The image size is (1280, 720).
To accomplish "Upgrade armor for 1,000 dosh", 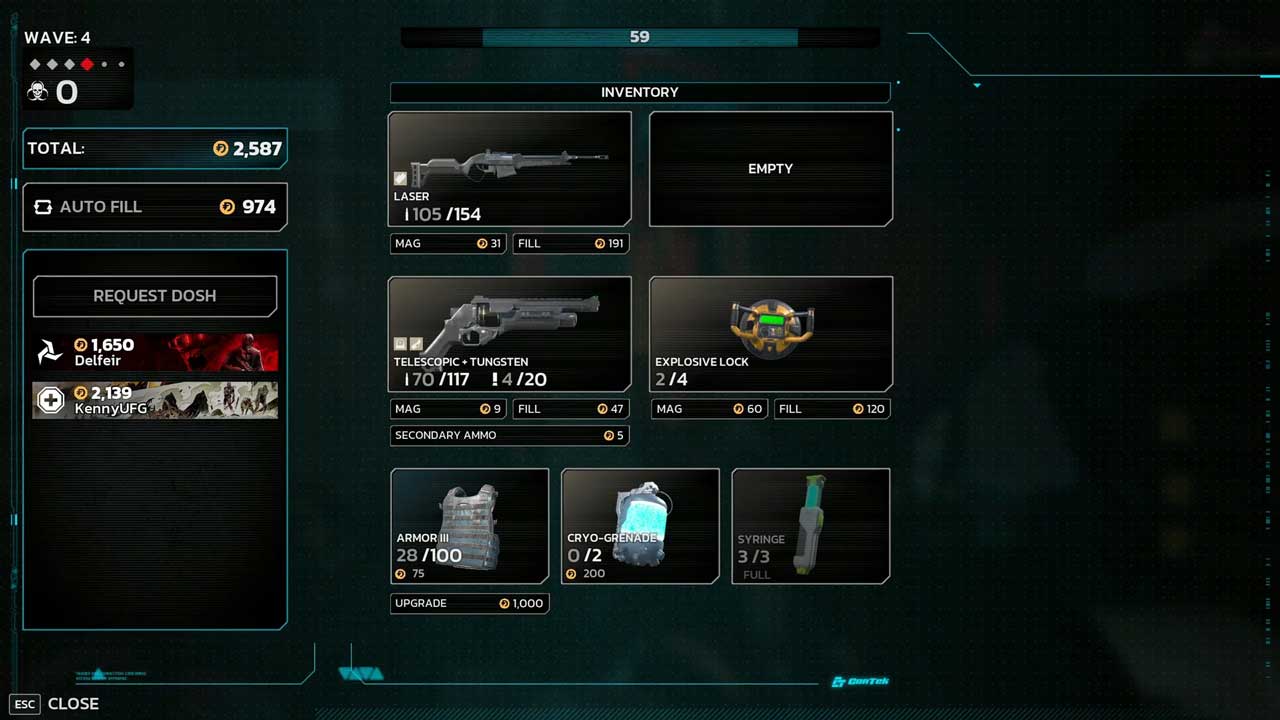I will 469,603.
